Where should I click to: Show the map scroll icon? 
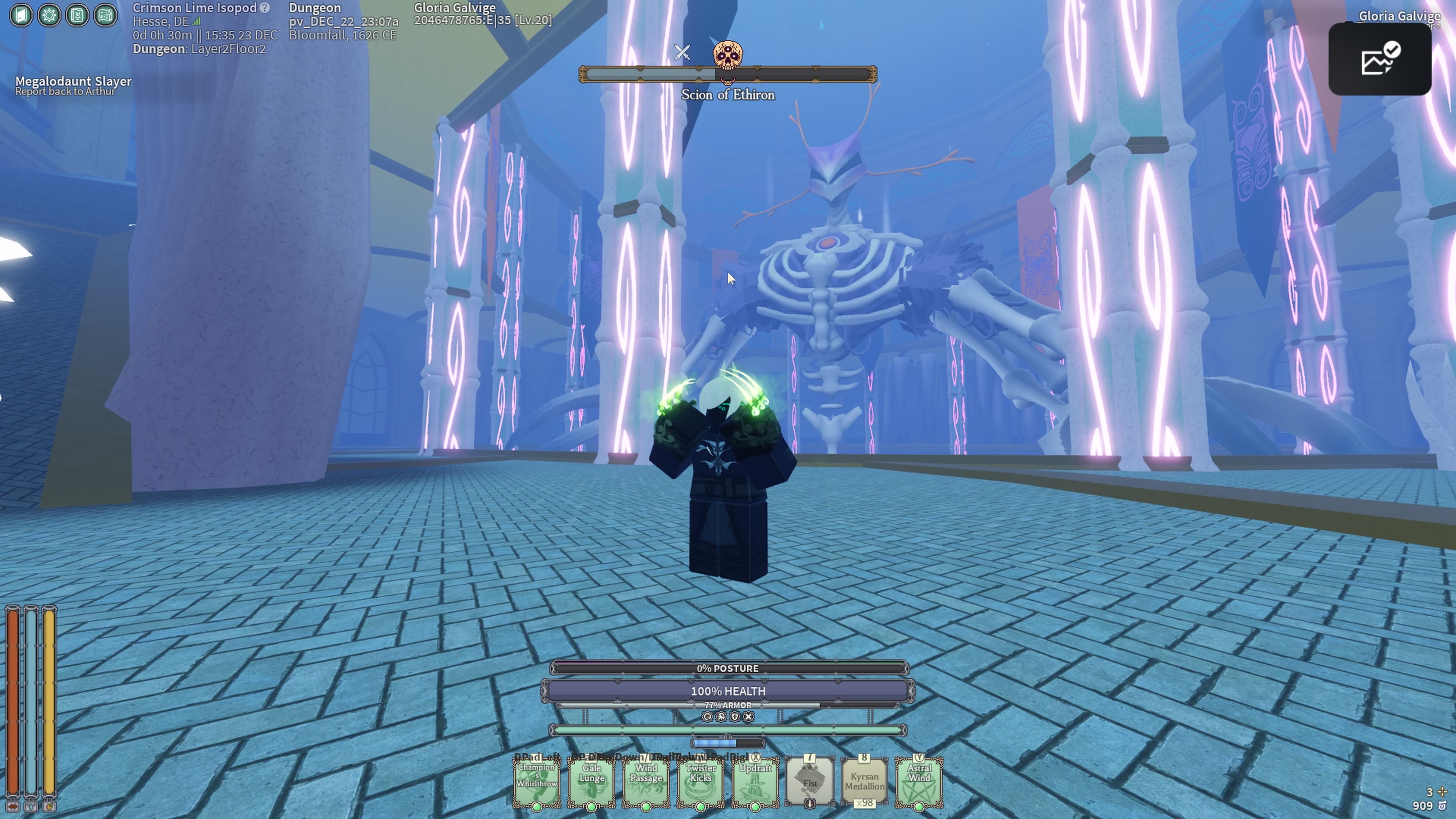click(x=105, y=15)
